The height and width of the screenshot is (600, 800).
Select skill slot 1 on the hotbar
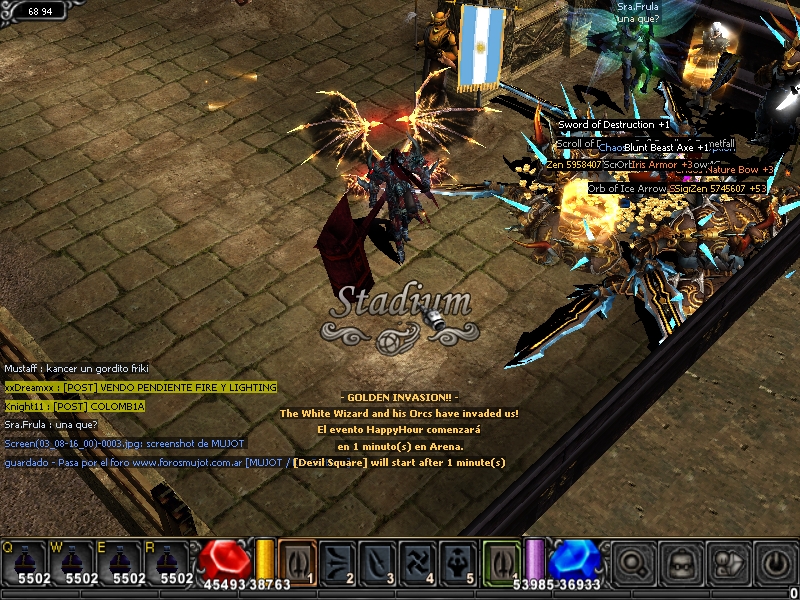tap(297, 560)
